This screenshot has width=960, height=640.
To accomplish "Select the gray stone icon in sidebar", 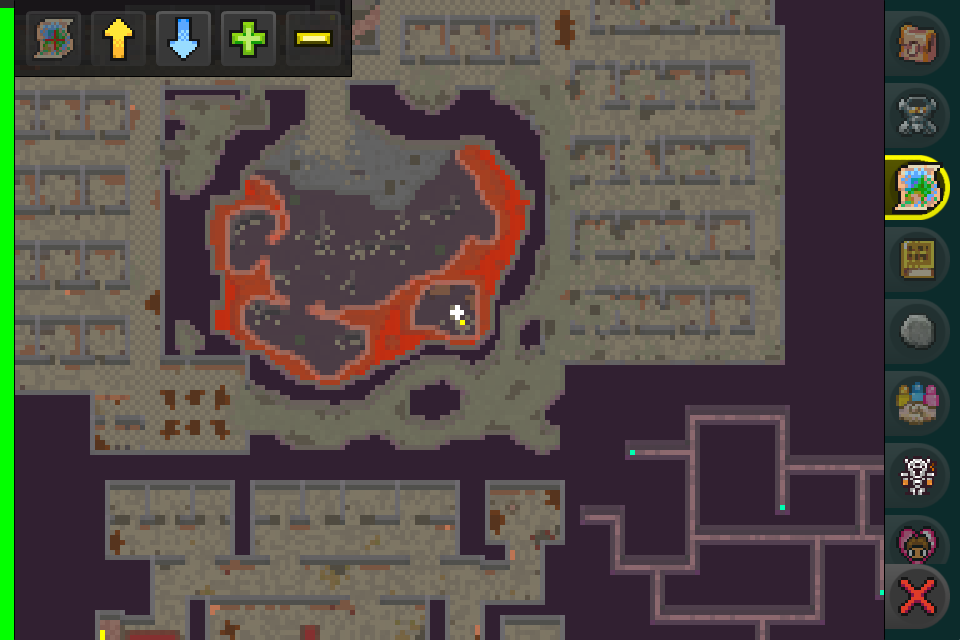I will click(917, 331).
